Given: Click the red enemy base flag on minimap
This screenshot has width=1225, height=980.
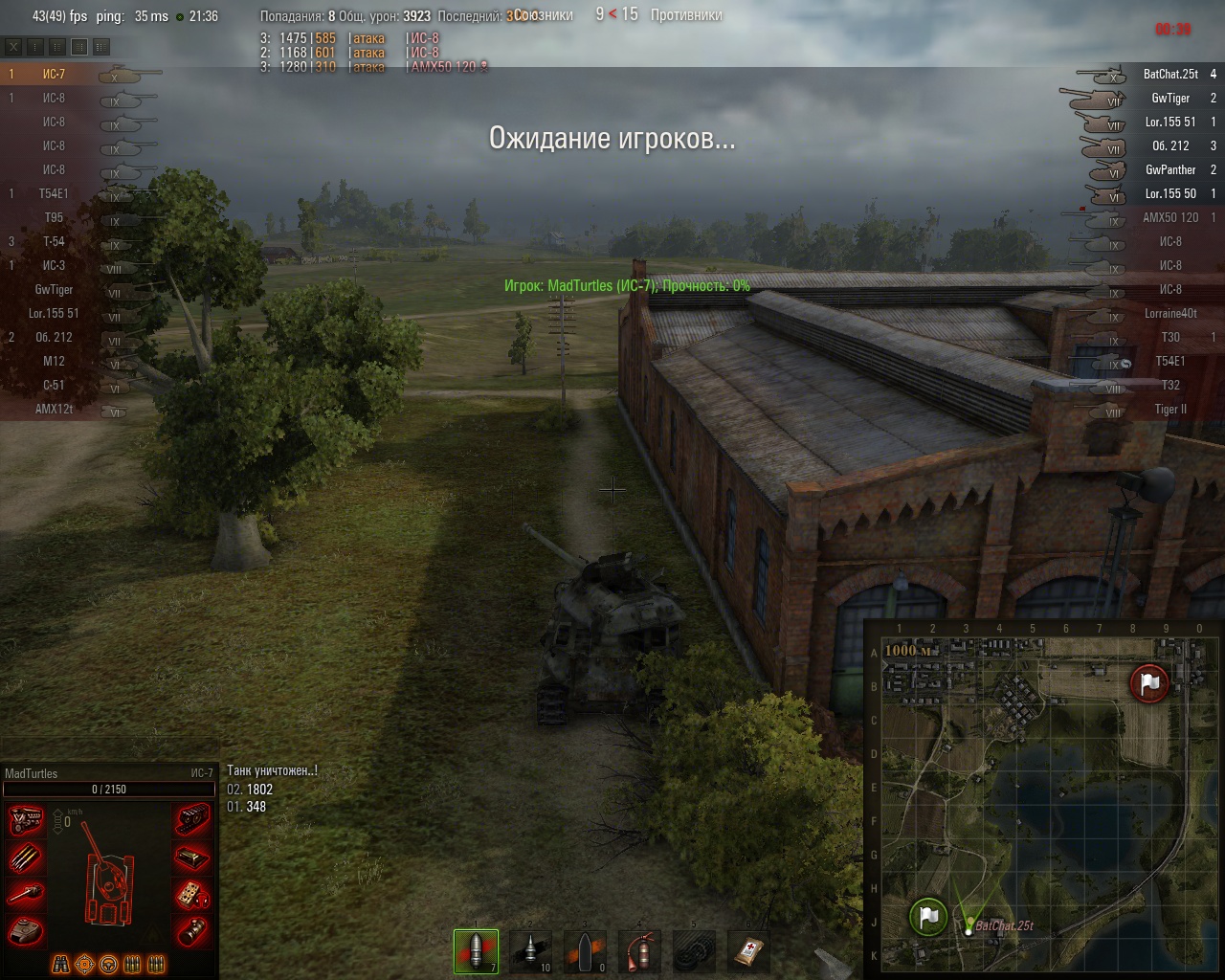Looking at the screenshot, I should (1148, 682).
